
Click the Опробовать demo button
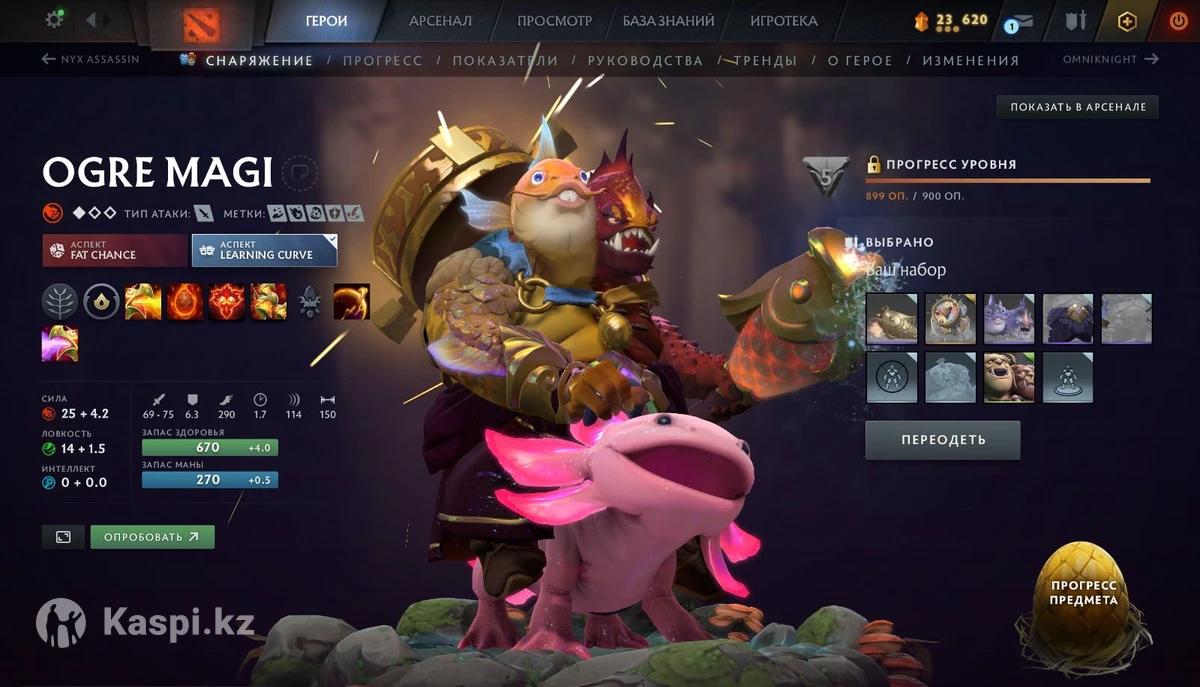[x=152, y=537]
